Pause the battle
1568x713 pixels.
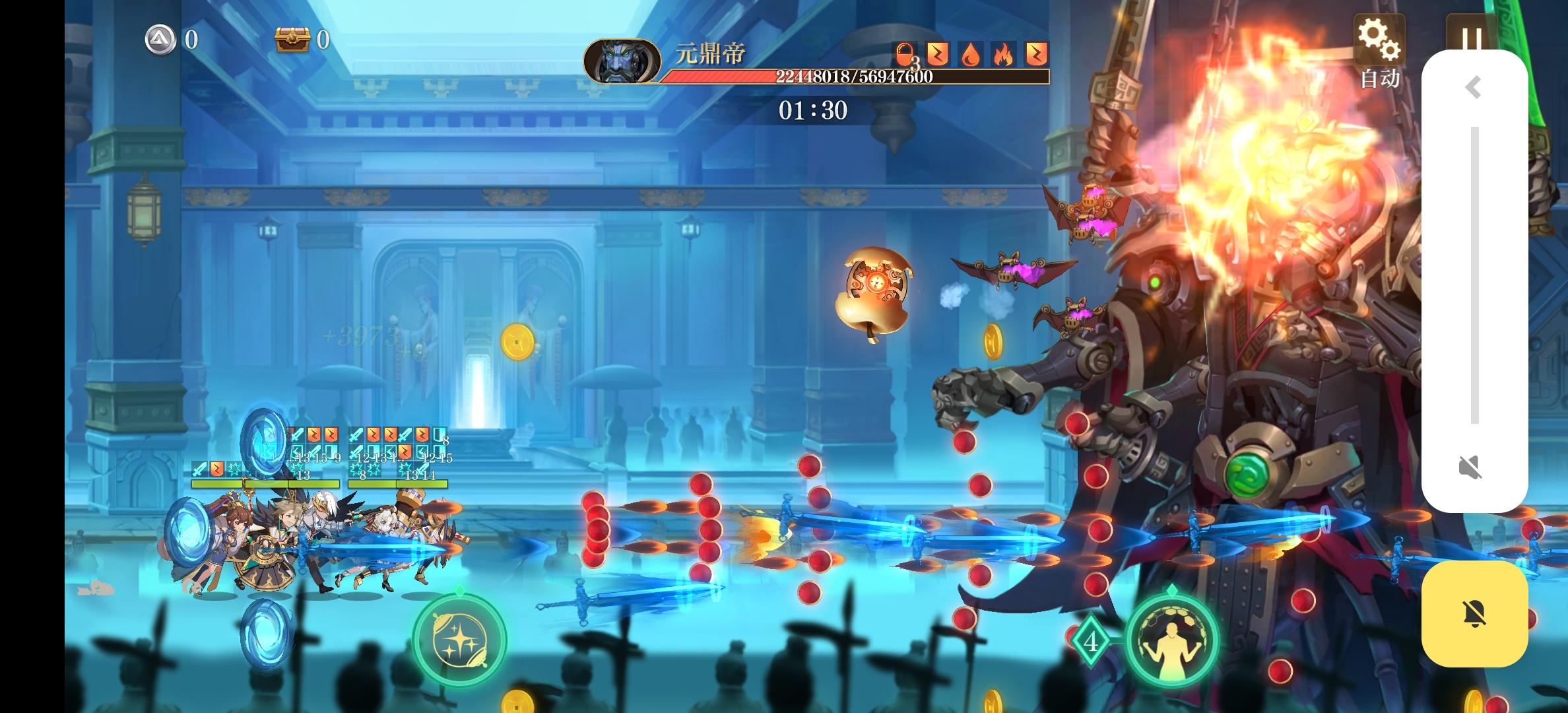click(1470, 33)
